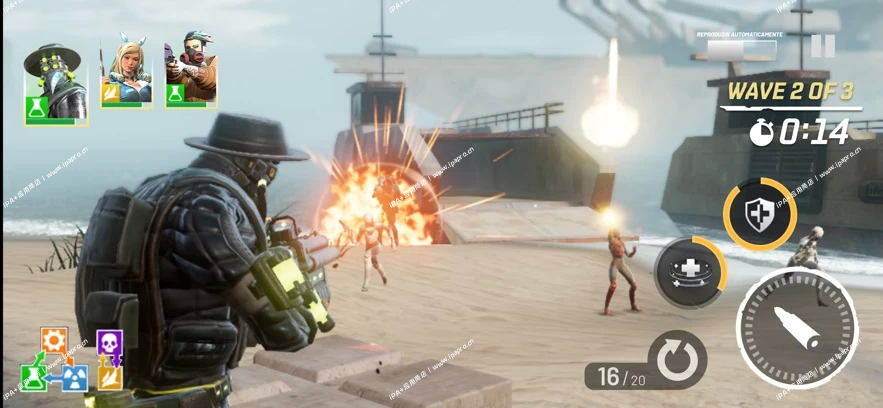Pause the game
The image size is (883, 408).
[822, 46]
